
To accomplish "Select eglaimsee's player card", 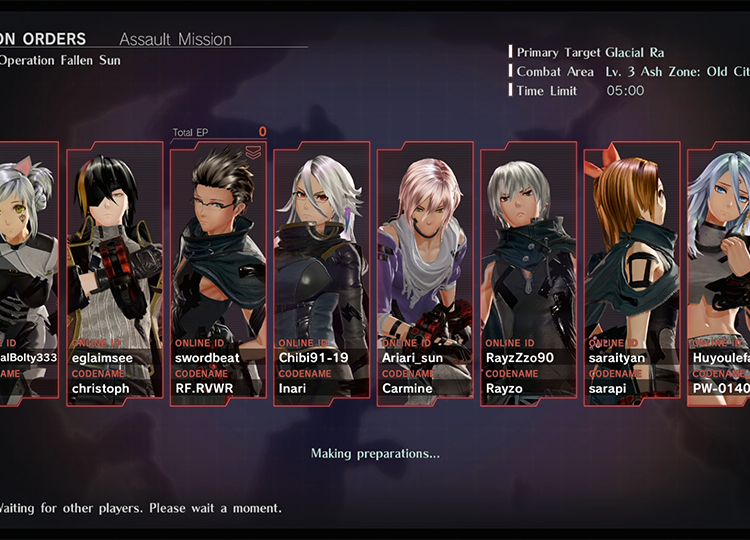I will click(x=114, y=273).
